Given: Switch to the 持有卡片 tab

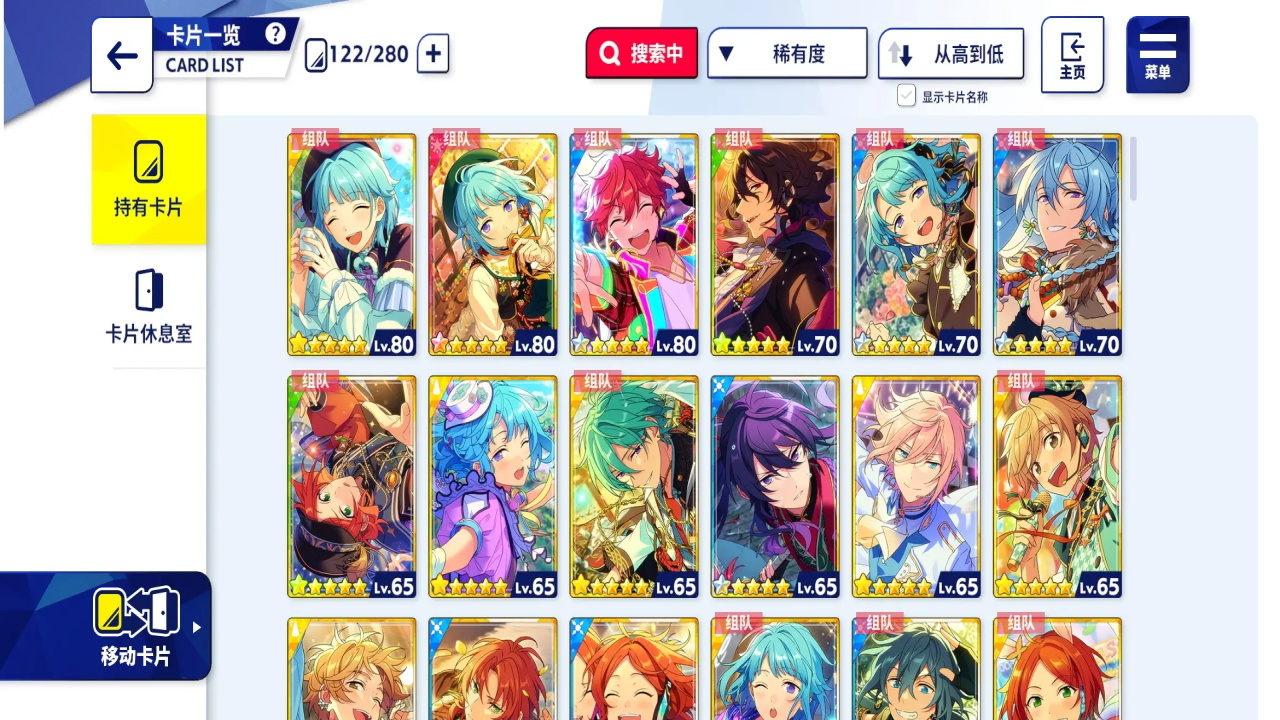Looking at the screenshot, I should click(x=148, y=180).
